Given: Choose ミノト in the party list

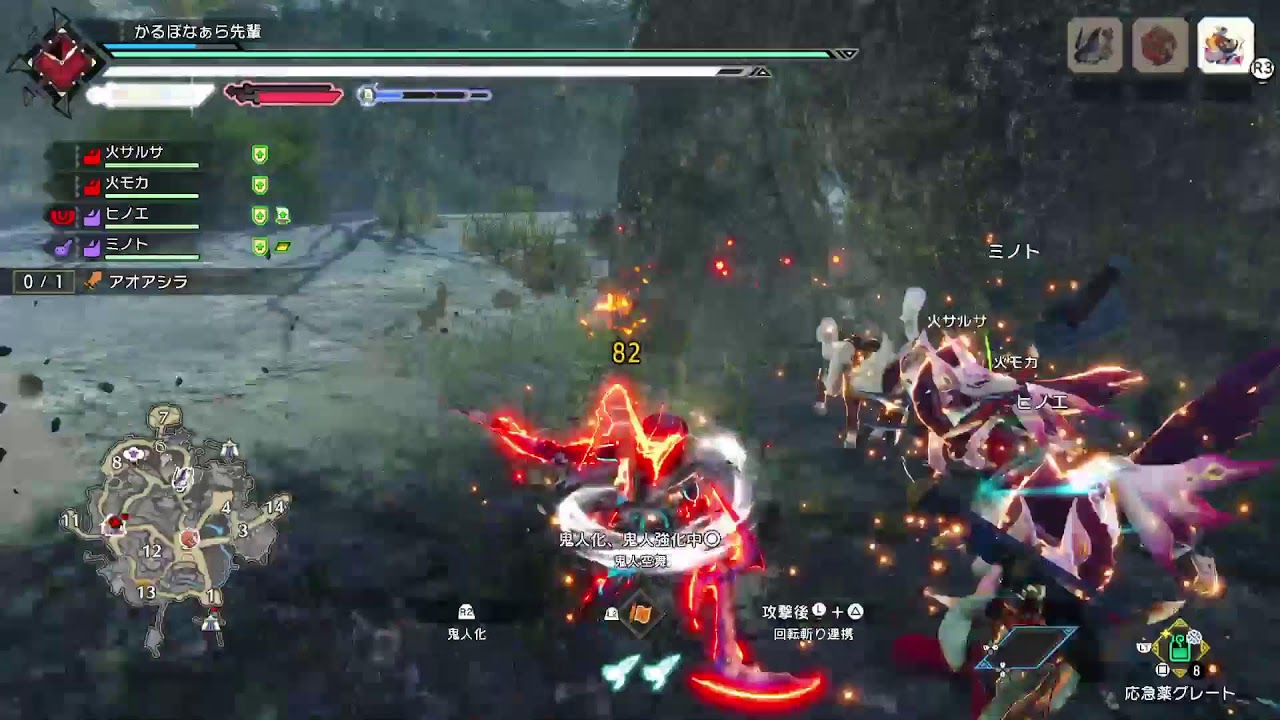Looking at the screenshot, I should 128,245.
